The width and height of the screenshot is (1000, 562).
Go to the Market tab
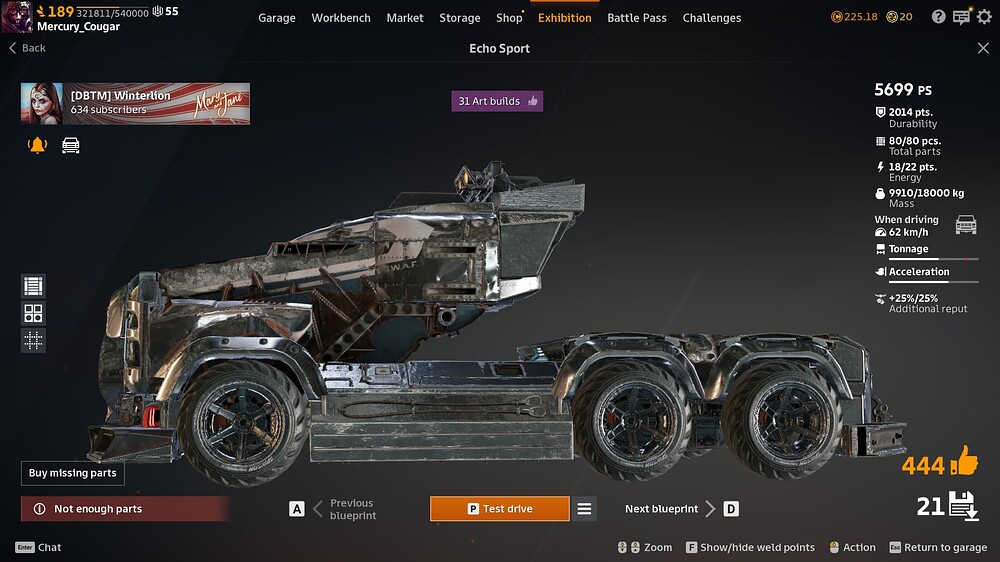click(405, 18)
